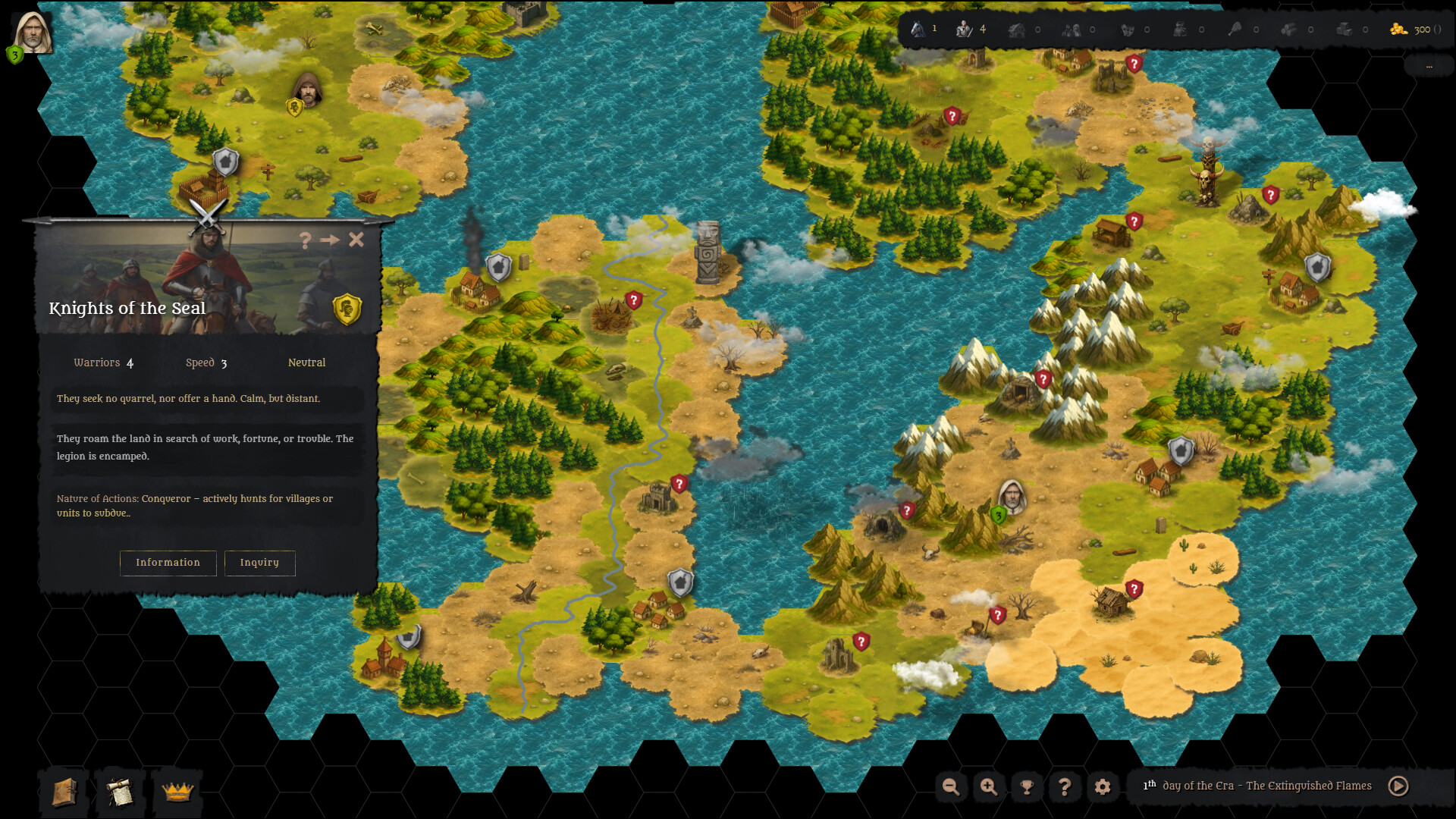Select the horse icon in the top bar
Image resolution: width=1456 pixels, height=819 pixels.
pyautogui.click(x=918, y=29)
